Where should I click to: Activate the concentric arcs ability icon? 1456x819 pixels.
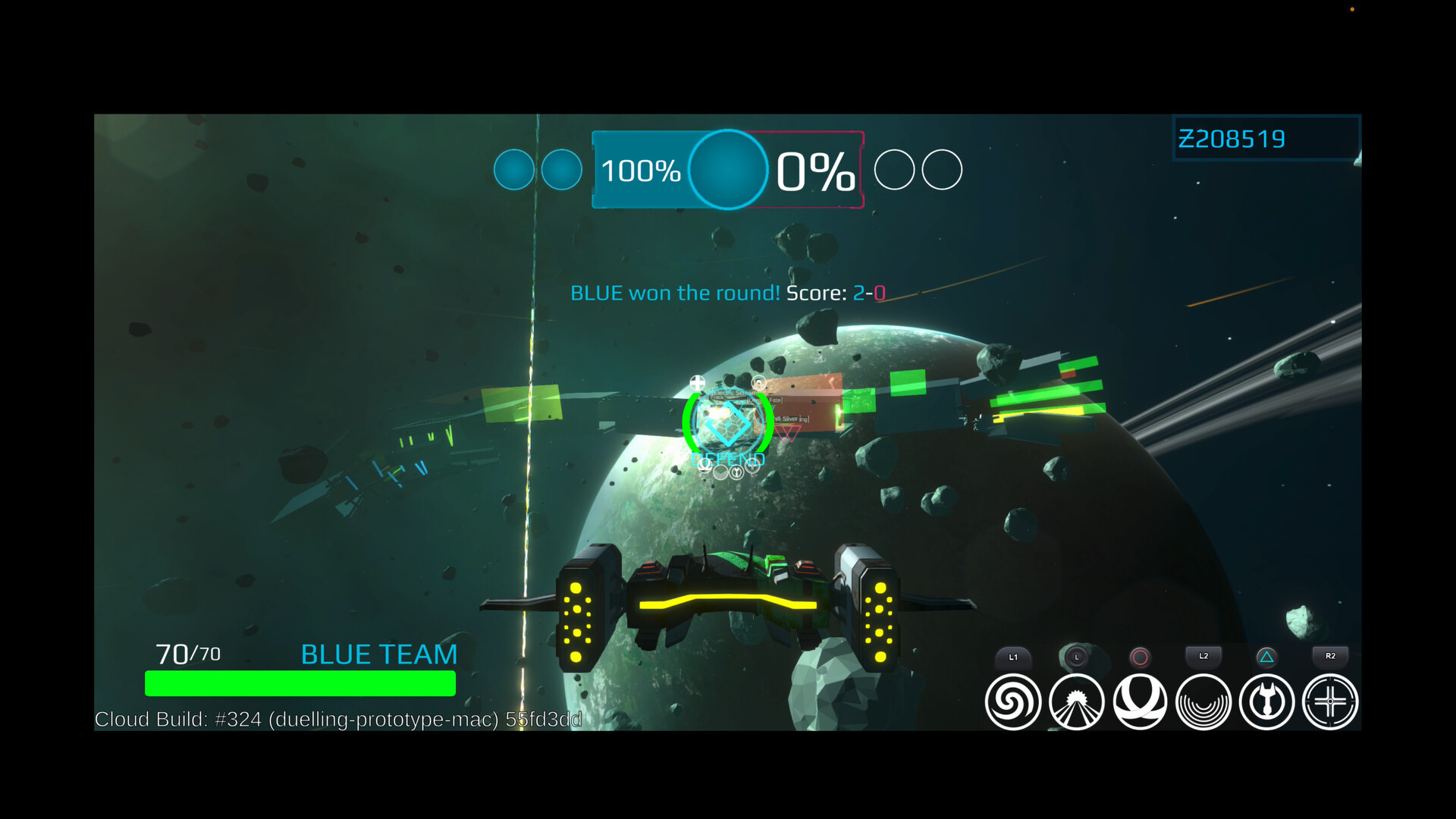coord(1203,701)
